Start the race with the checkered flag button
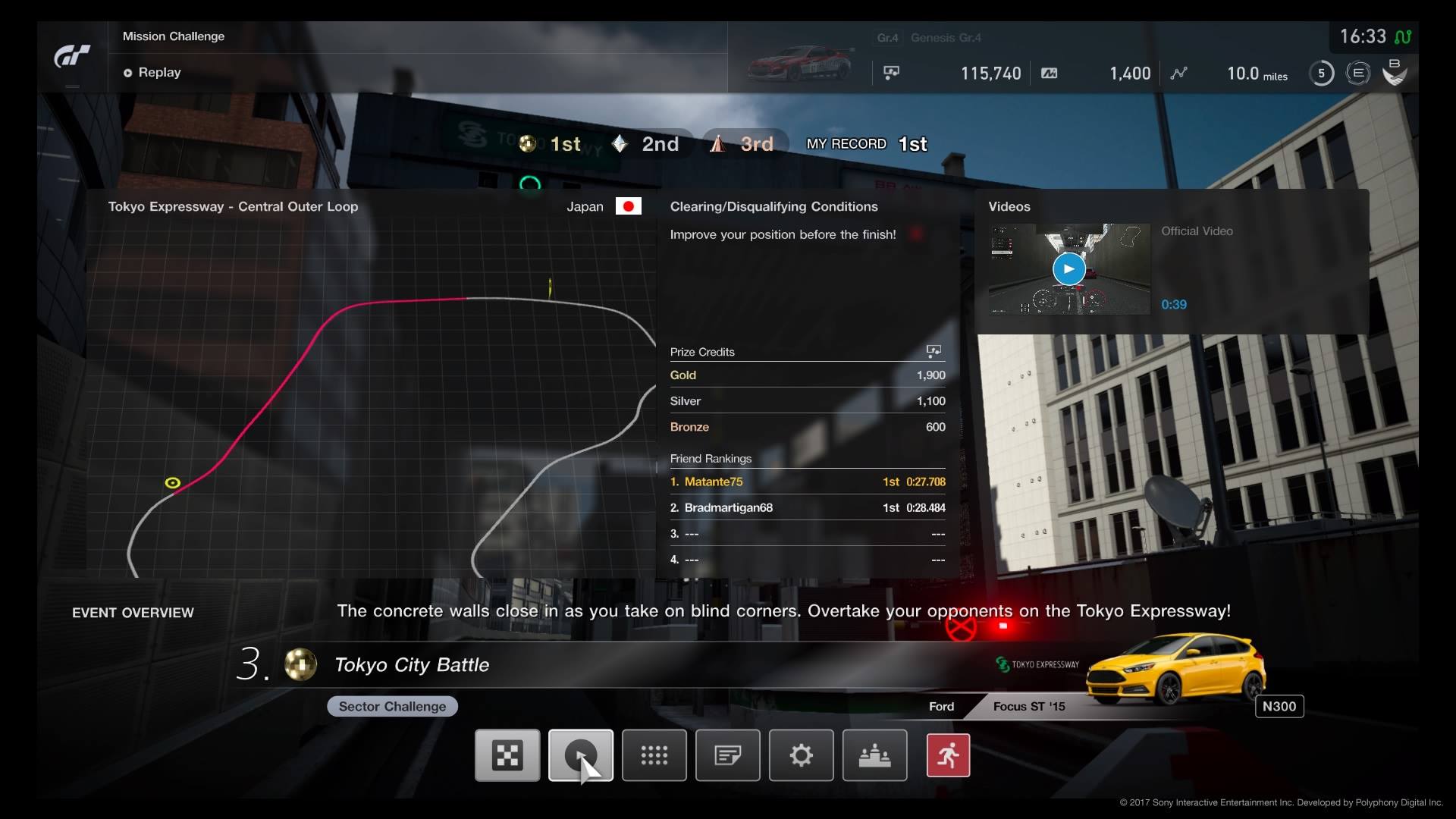The height and width of the screenshot is (819, 1456). click(x=507, y=755)
